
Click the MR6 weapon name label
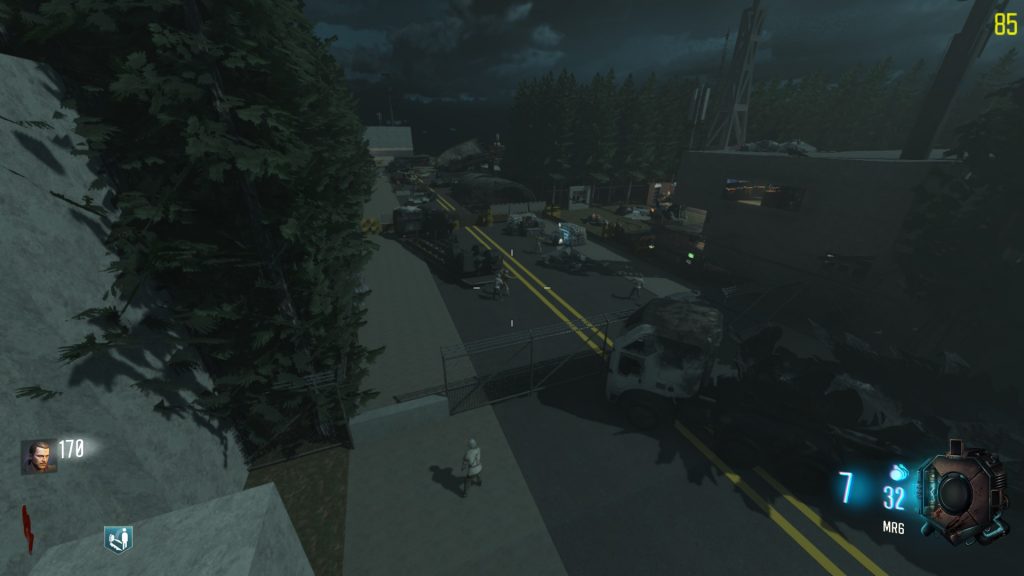coord(893,526)
